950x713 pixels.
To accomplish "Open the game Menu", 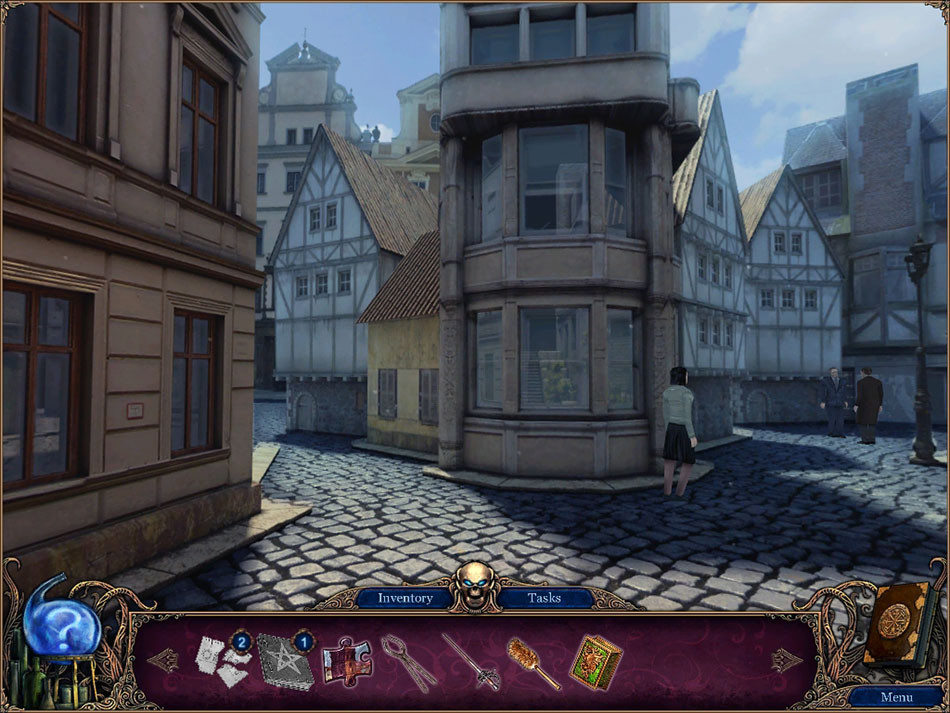I will point(895,697).
